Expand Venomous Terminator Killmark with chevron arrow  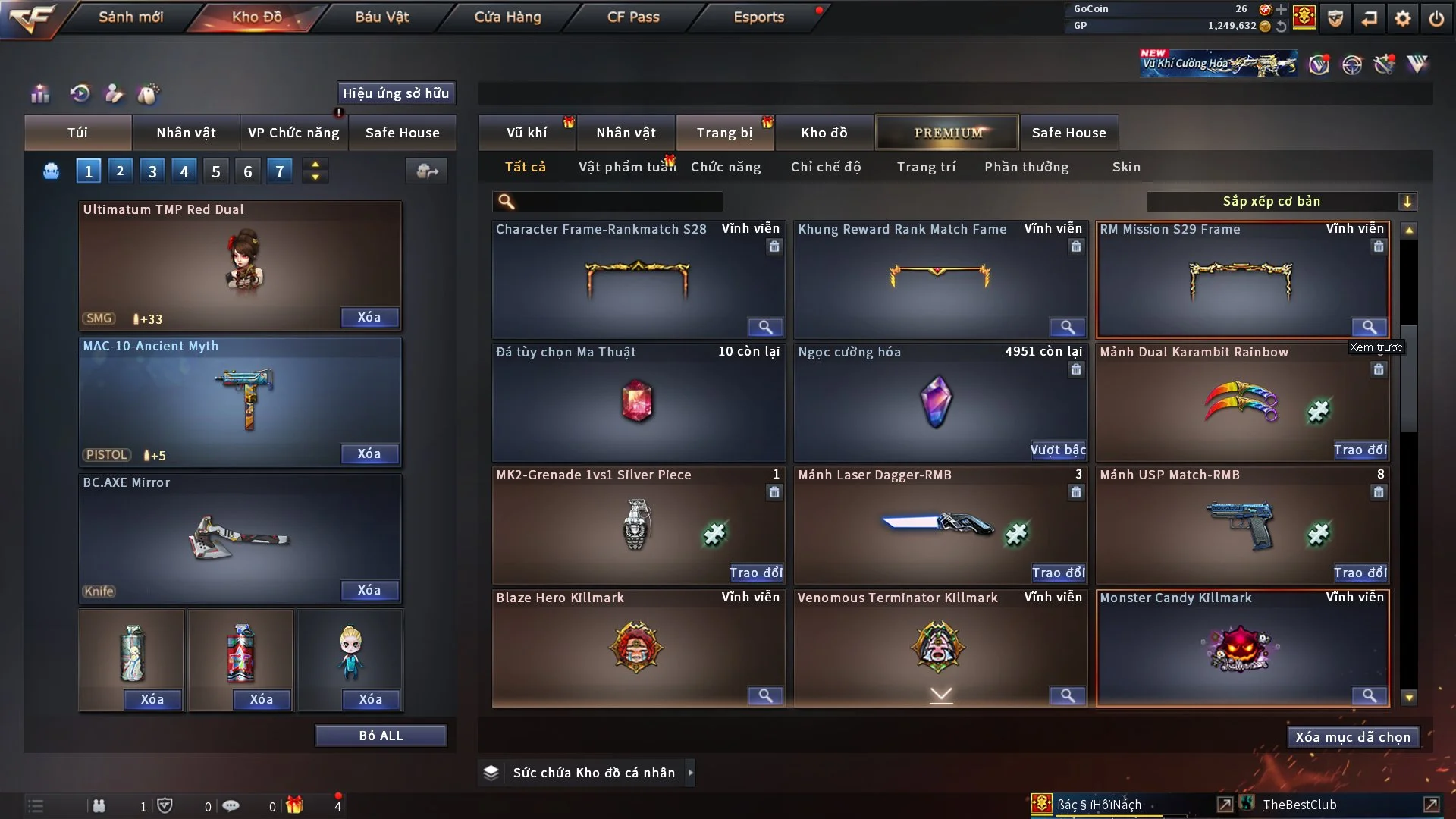click(940, 693)
